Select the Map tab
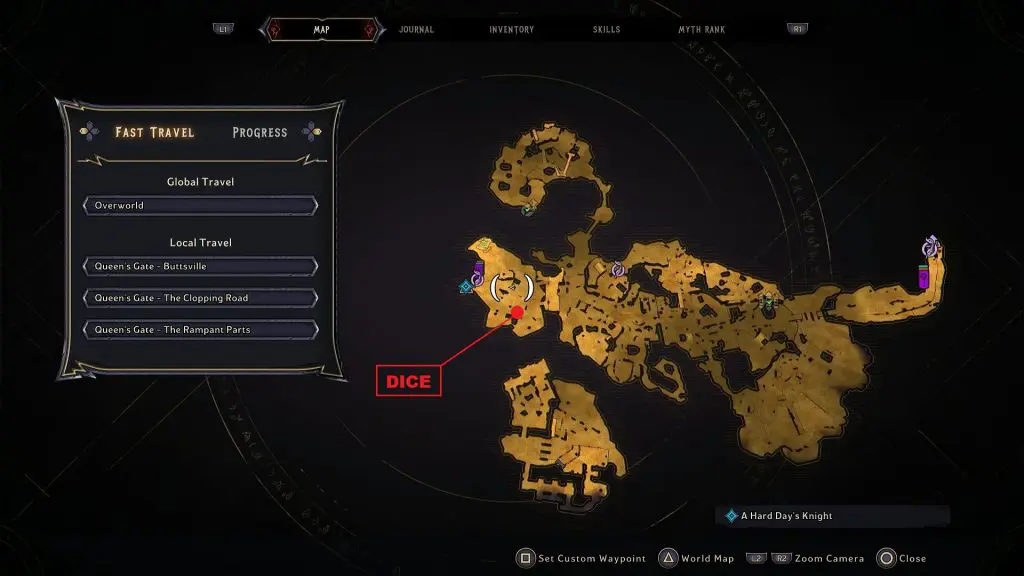 pyautogui.click(x=322, y=30)
